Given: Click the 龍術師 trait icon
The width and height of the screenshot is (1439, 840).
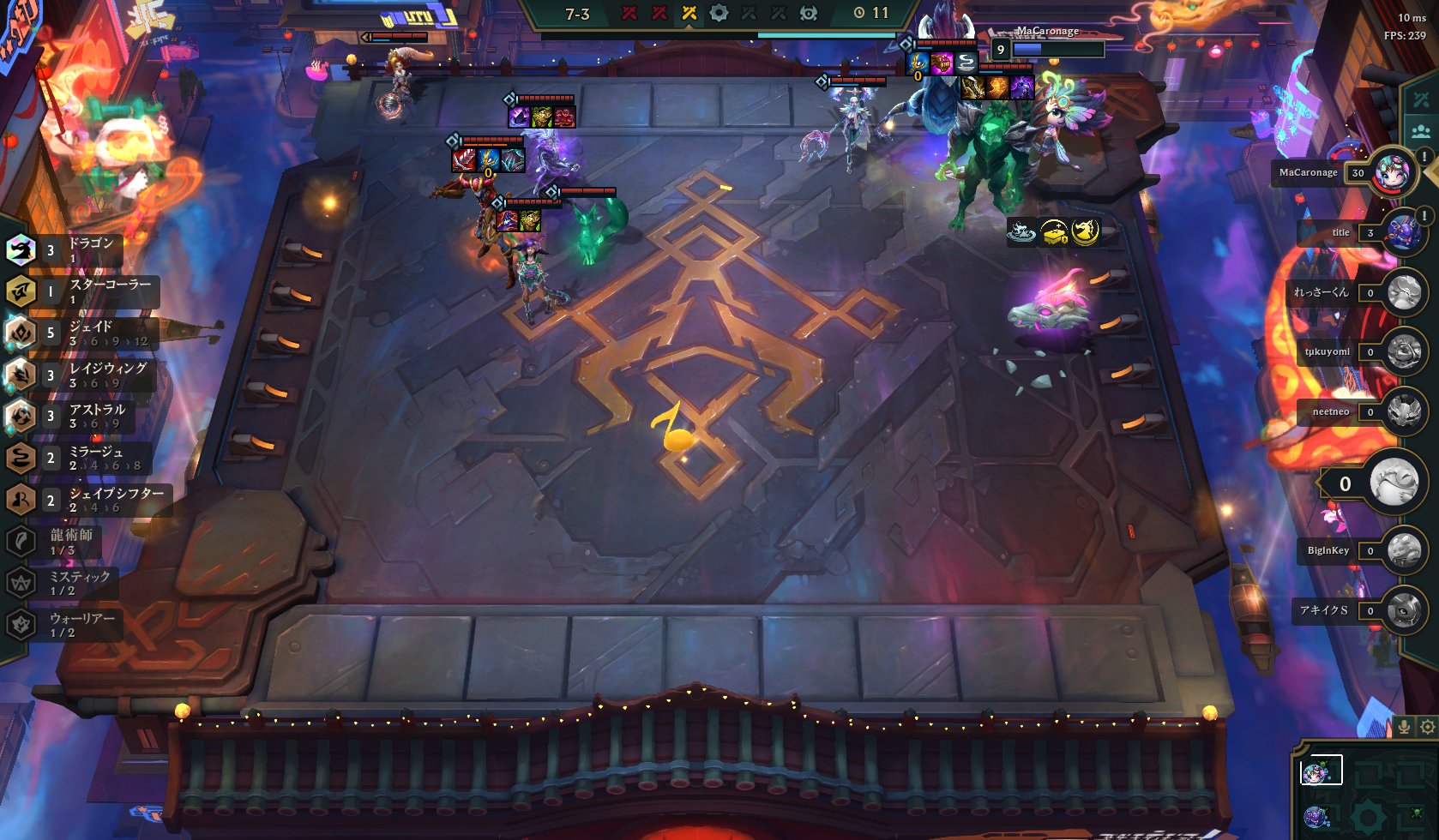Looking at the screenshot, I should 21,538.
